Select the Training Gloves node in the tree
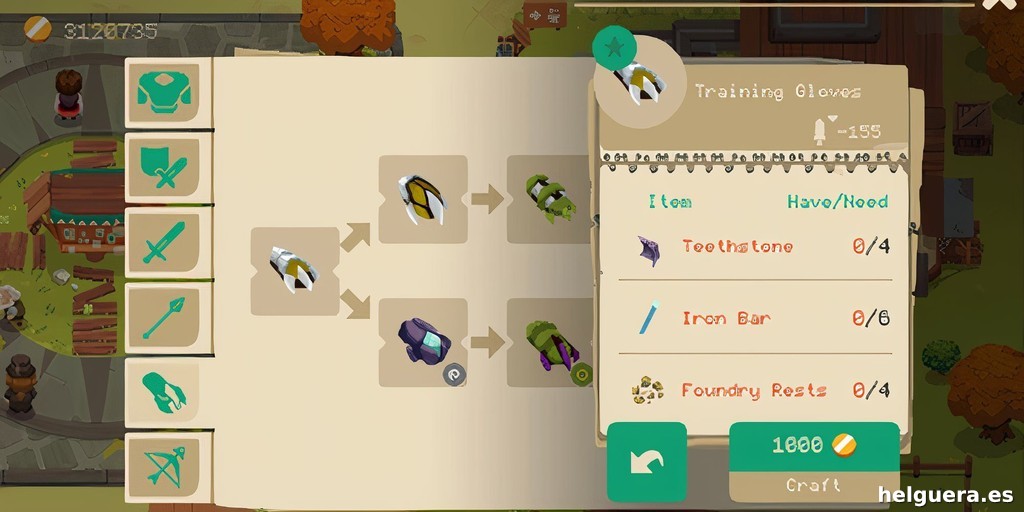 pyautogui.click(x=294, y=271)
